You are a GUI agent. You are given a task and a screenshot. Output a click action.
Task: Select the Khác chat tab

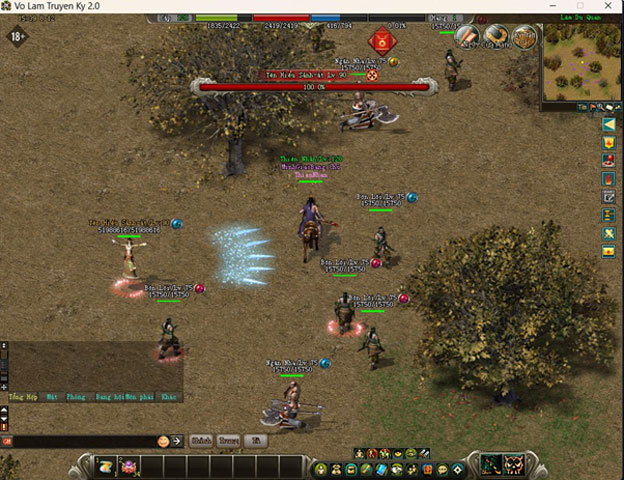[x=169, y=396]
